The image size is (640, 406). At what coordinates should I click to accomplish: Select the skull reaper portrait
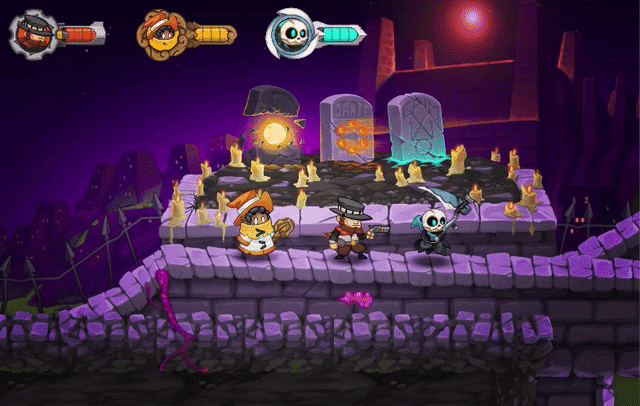point(288,34)
